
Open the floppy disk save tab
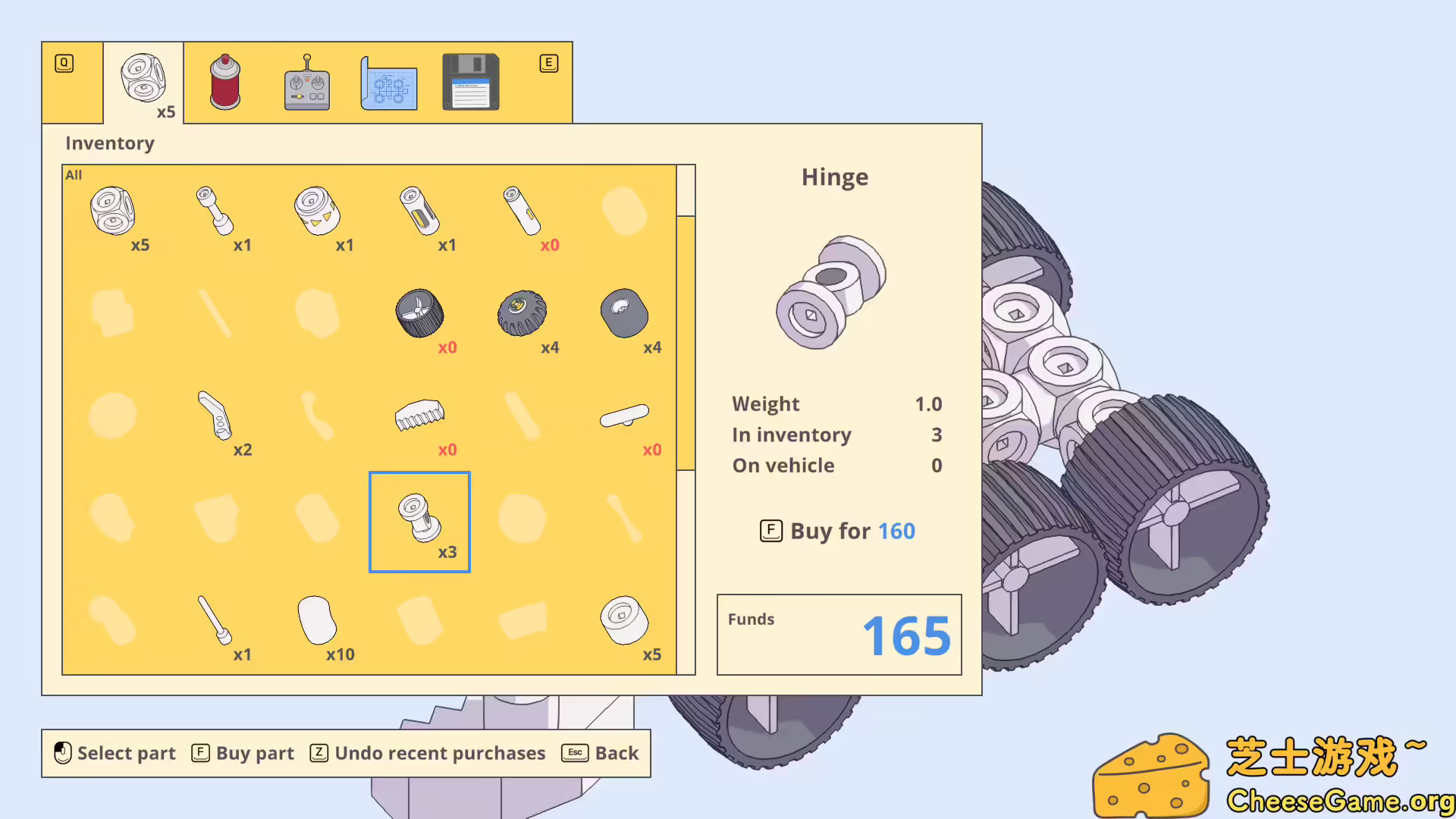click(470, 82)
